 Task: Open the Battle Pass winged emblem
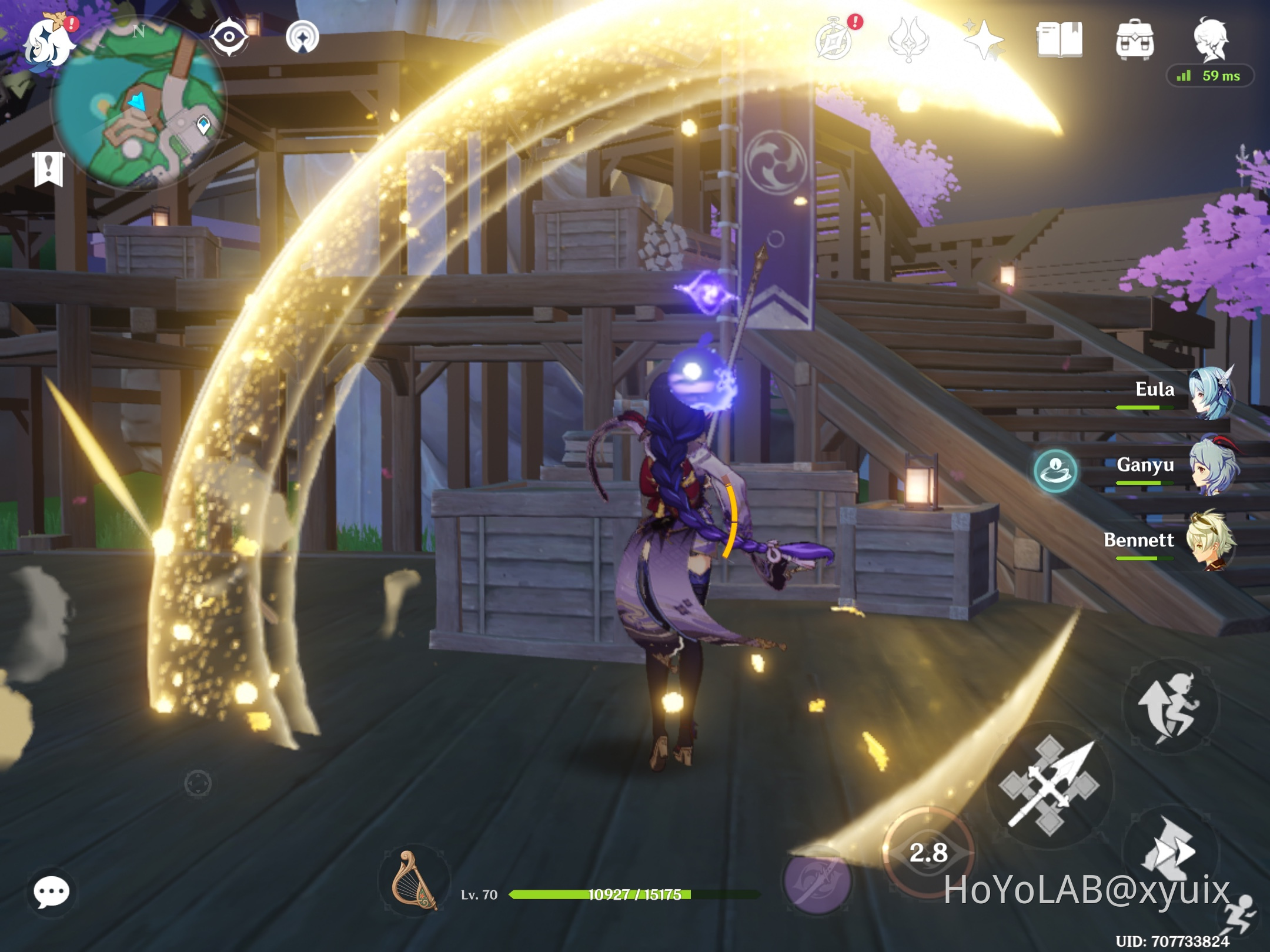[x=908, y=38]
